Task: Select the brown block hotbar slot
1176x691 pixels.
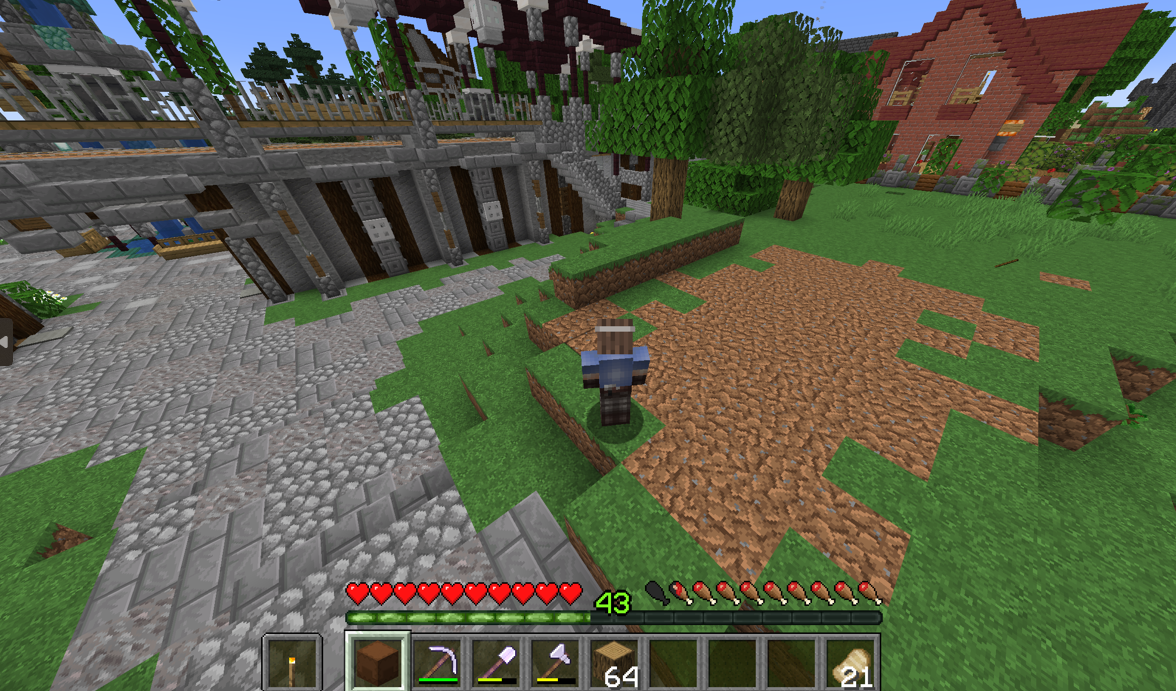Action: point(378,662)
